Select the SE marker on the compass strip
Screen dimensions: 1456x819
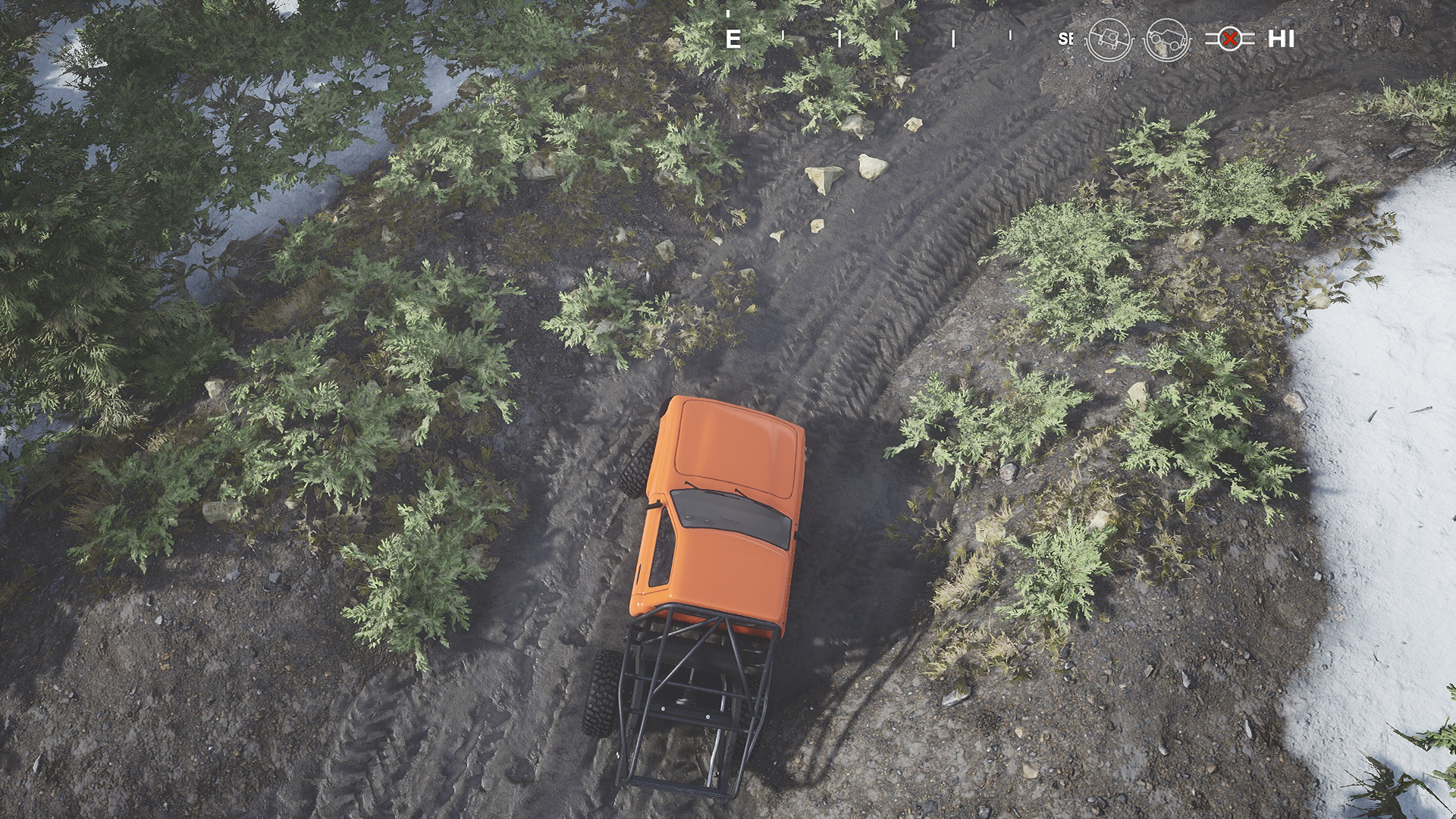[x=1065, y=37]
